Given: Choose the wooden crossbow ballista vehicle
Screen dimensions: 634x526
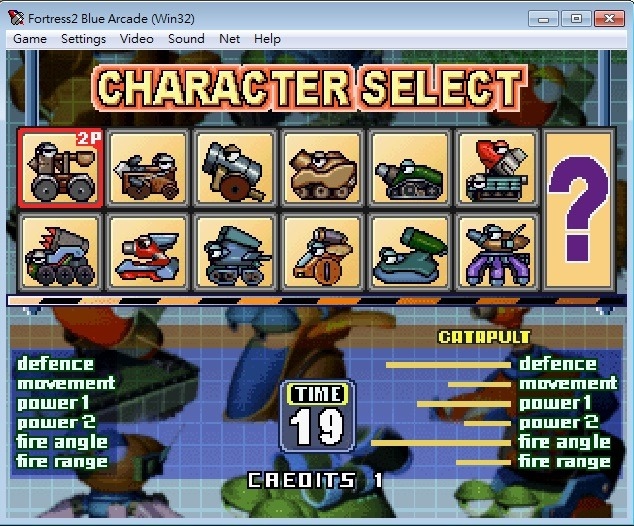Looking at the screenshot, I should pyautogui.click(x=147, y=167).
